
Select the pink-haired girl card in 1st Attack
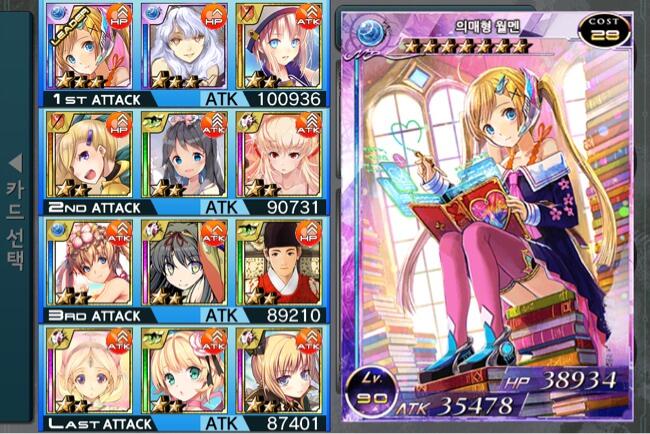272,45
